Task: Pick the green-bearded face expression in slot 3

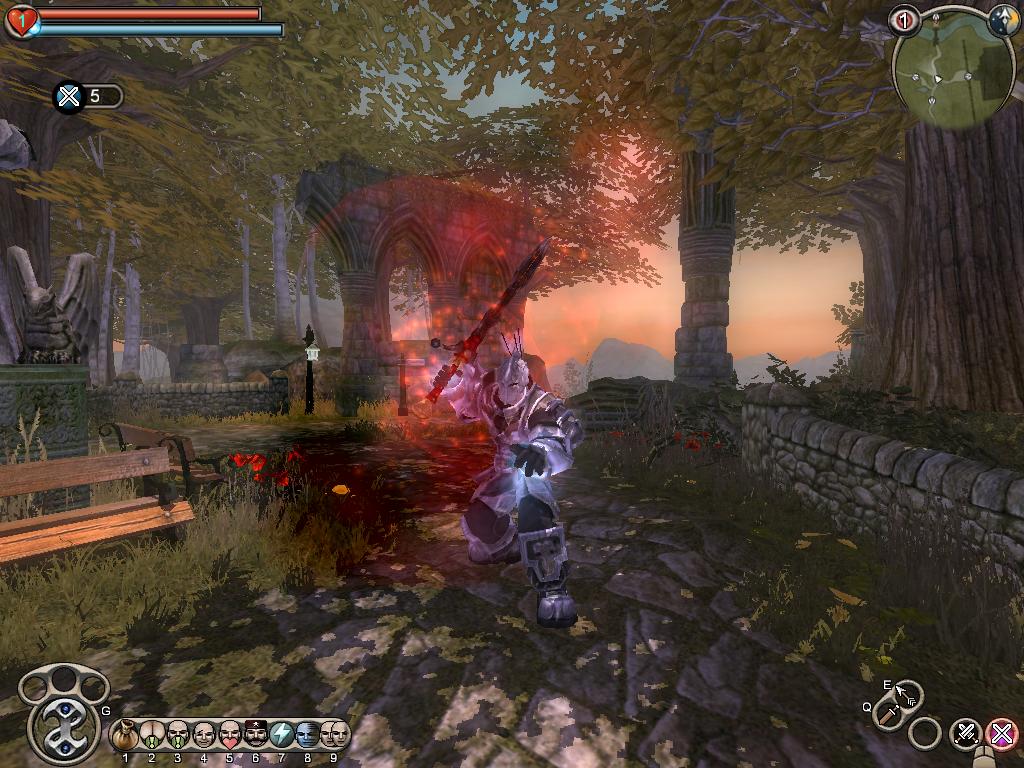Action: (177, 736)
